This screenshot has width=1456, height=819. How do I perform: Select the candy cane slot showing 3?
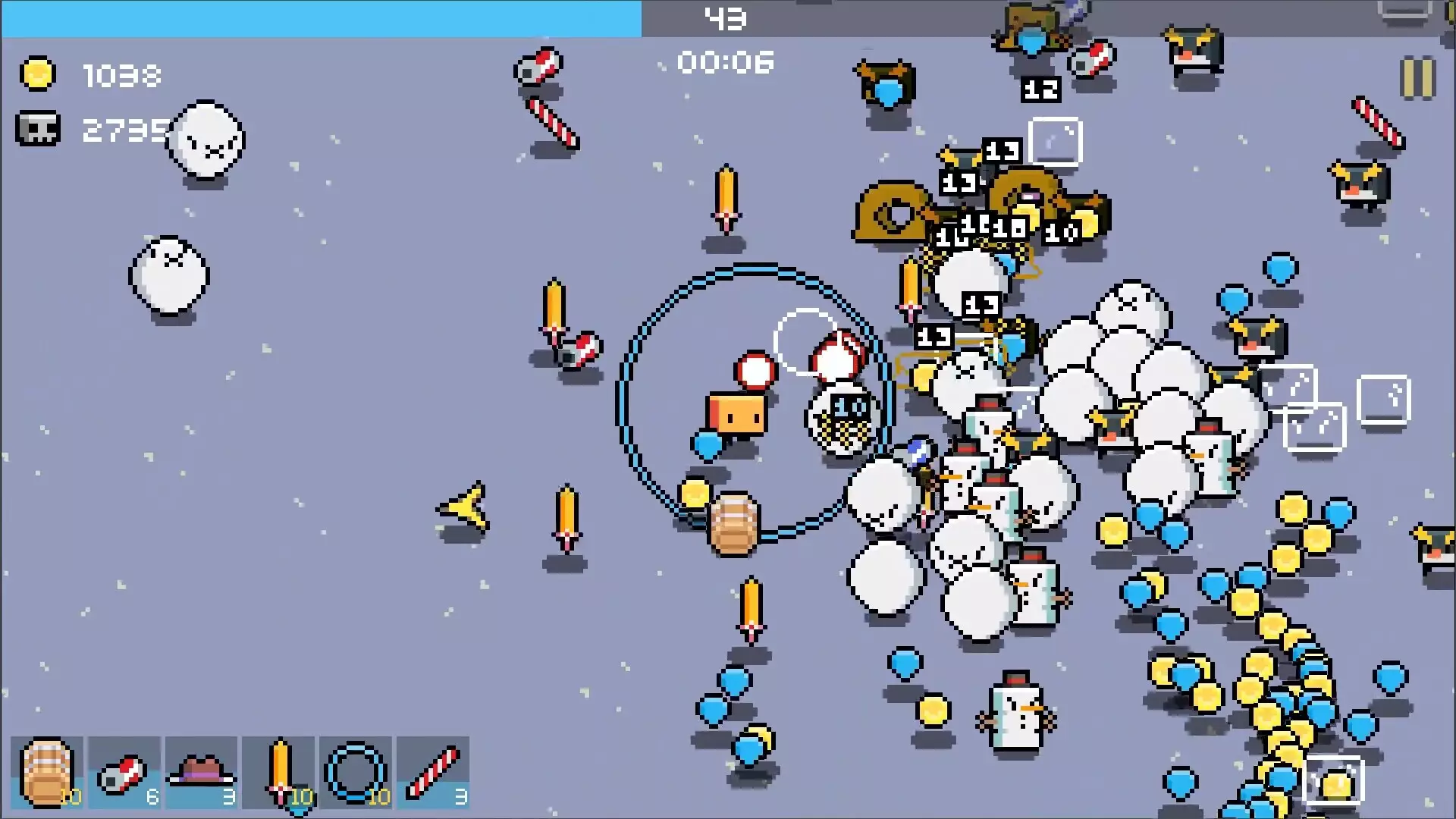[434, 772]
